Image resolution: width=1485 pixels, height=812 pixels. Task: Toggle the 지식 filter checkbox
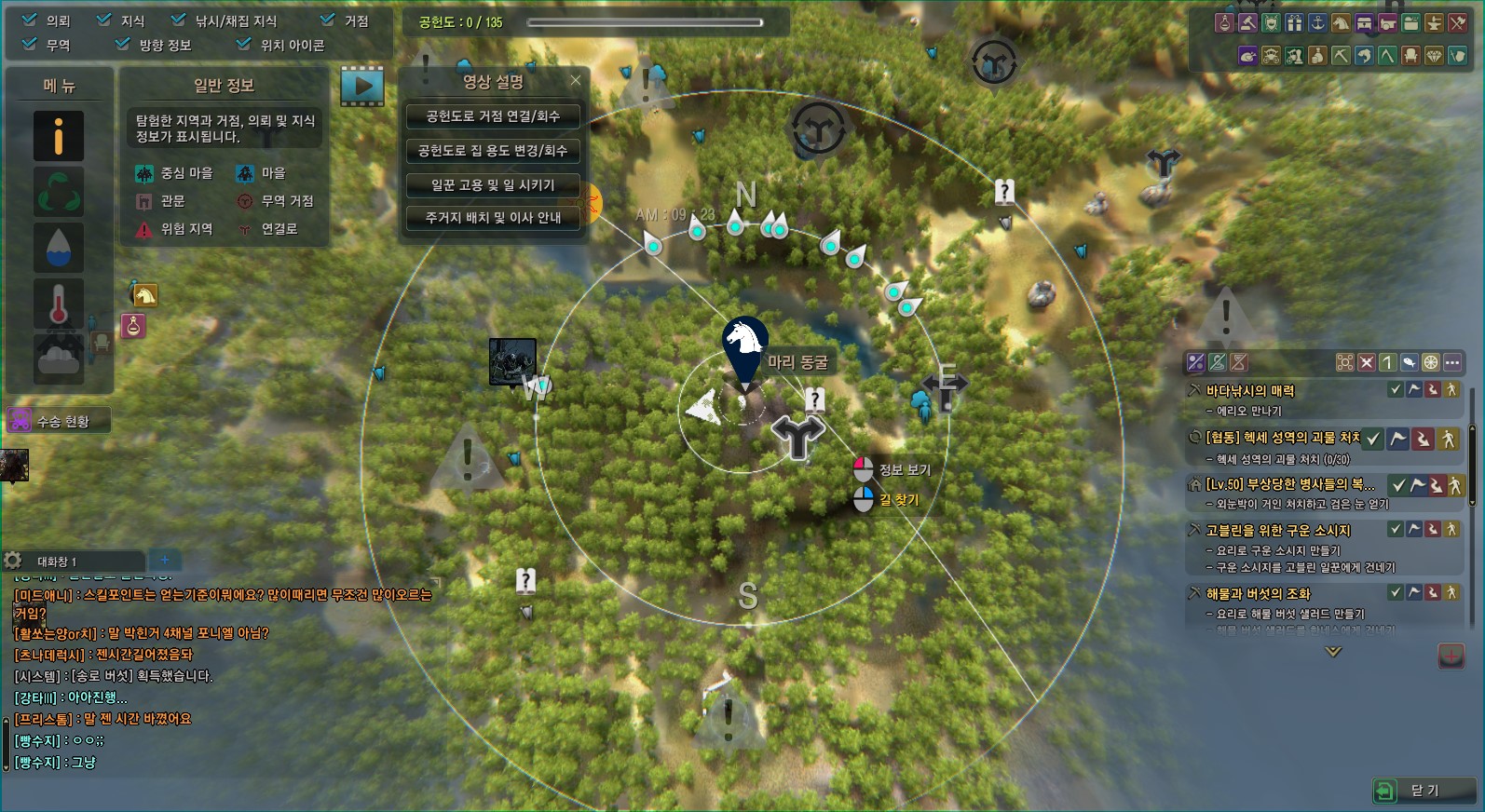(104, 20)
